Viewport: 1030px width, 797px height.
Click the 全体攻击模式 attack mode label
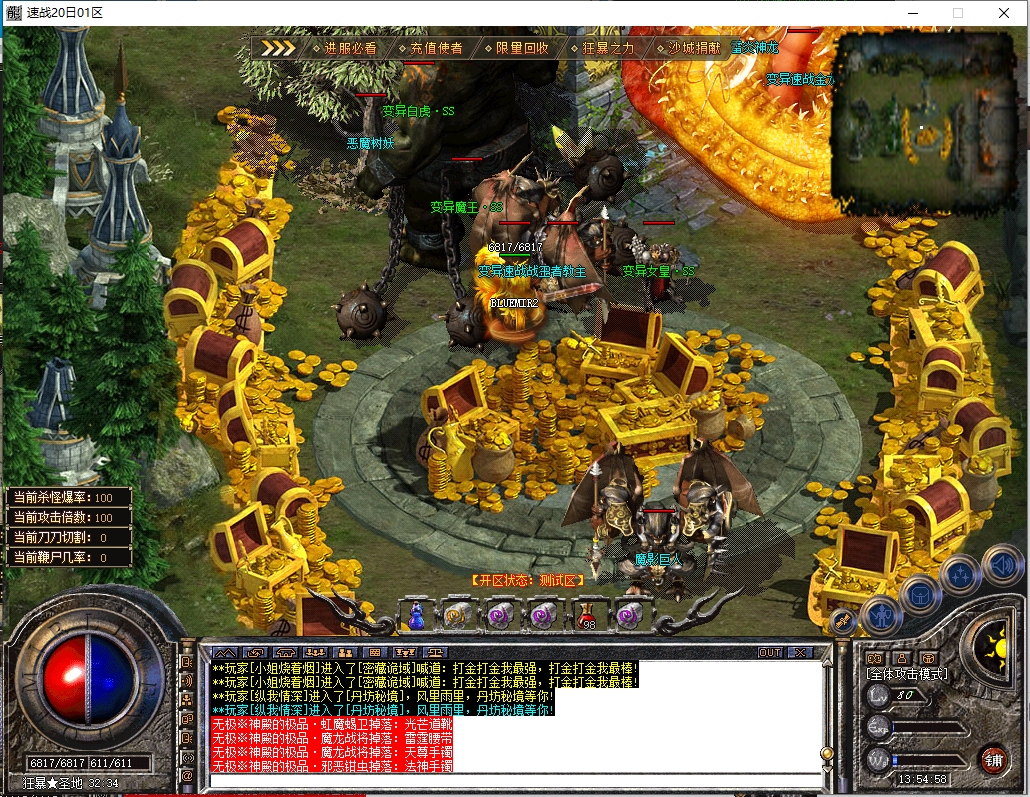tap(907, 674)
